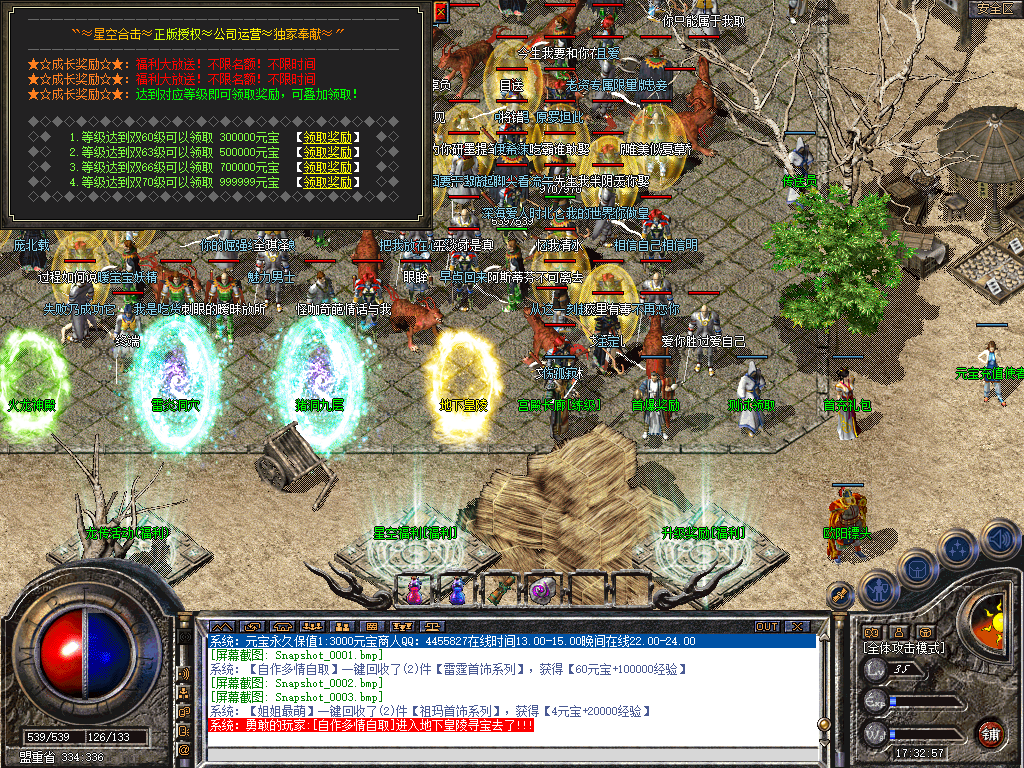The width and height of the screenshot is (1024, 768).
Task: Close the growth reward panel
Action: click(442, 12)
